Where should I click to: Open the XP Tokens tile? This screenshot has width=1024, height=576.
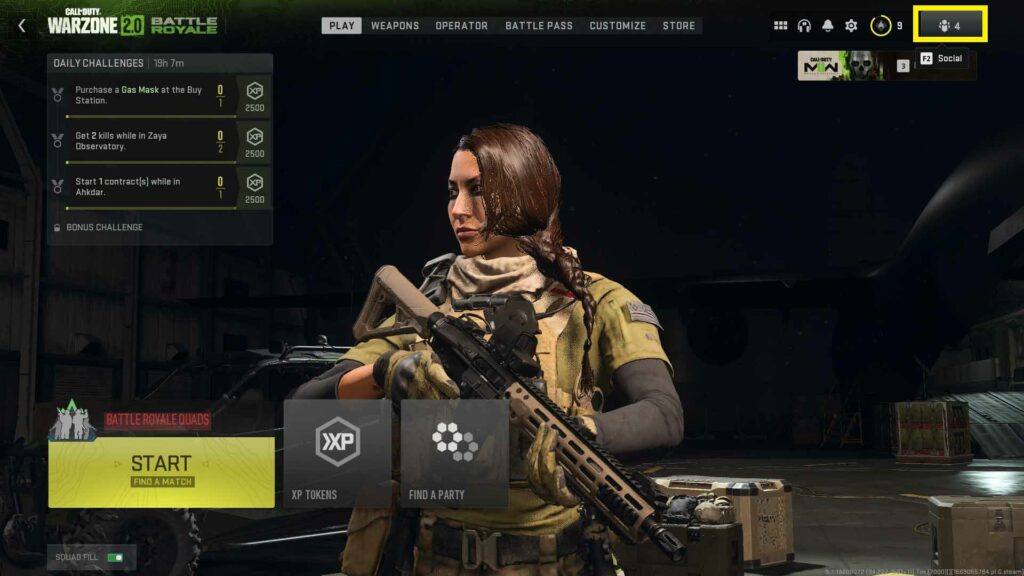tap(337, 453)
